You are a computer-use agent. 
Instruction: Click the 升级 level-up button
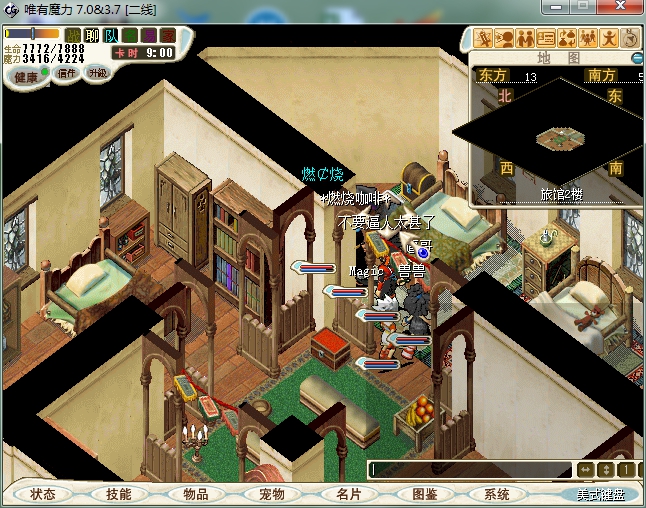(x=98, y=73)
